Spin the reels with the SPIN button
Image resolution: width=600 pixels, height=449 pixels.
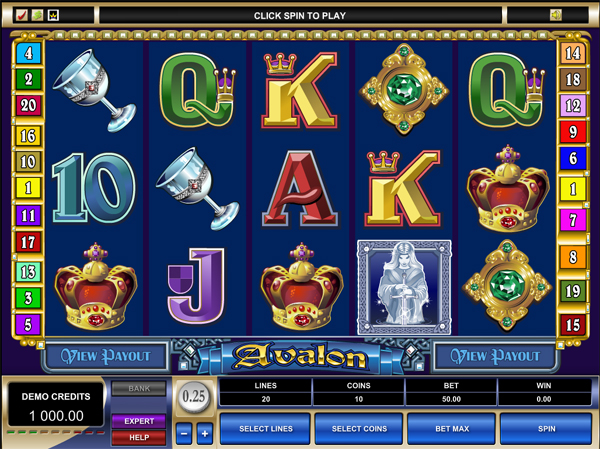(x=545, y=428)
